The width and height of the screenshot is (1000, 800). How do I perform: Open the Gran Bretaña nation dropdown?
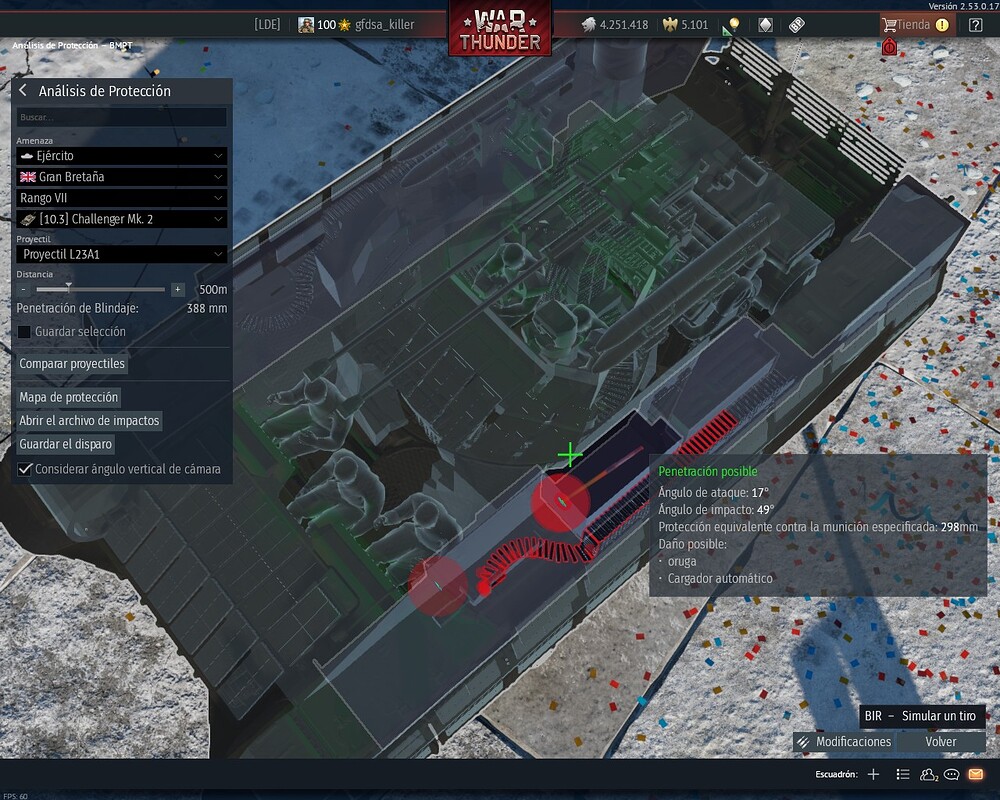coord(122,177)
